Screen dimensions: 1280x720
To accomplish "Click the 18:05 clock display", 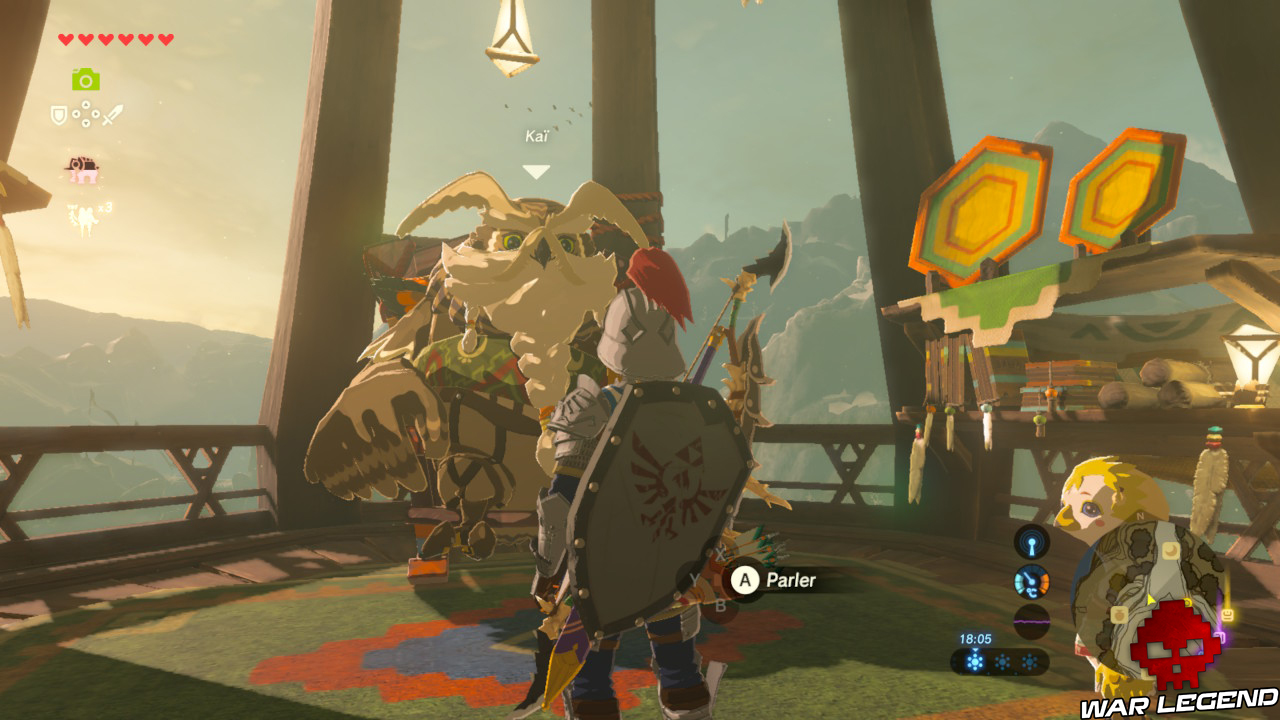I will [x=974, y=637].
